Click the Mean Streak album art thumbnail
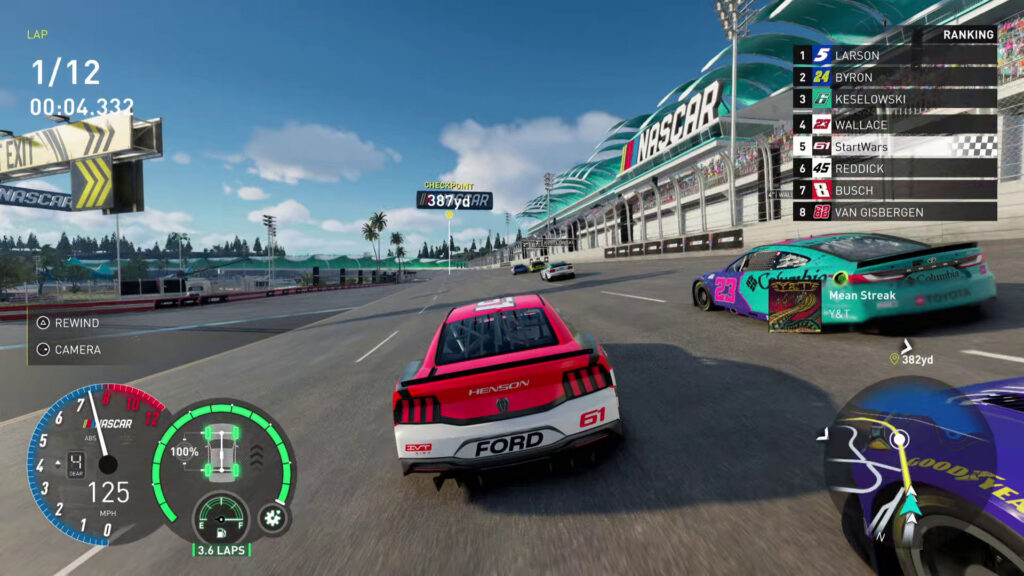Viewport: 1024px width, 576px height. pyautogui.click(x=794, y=305)
